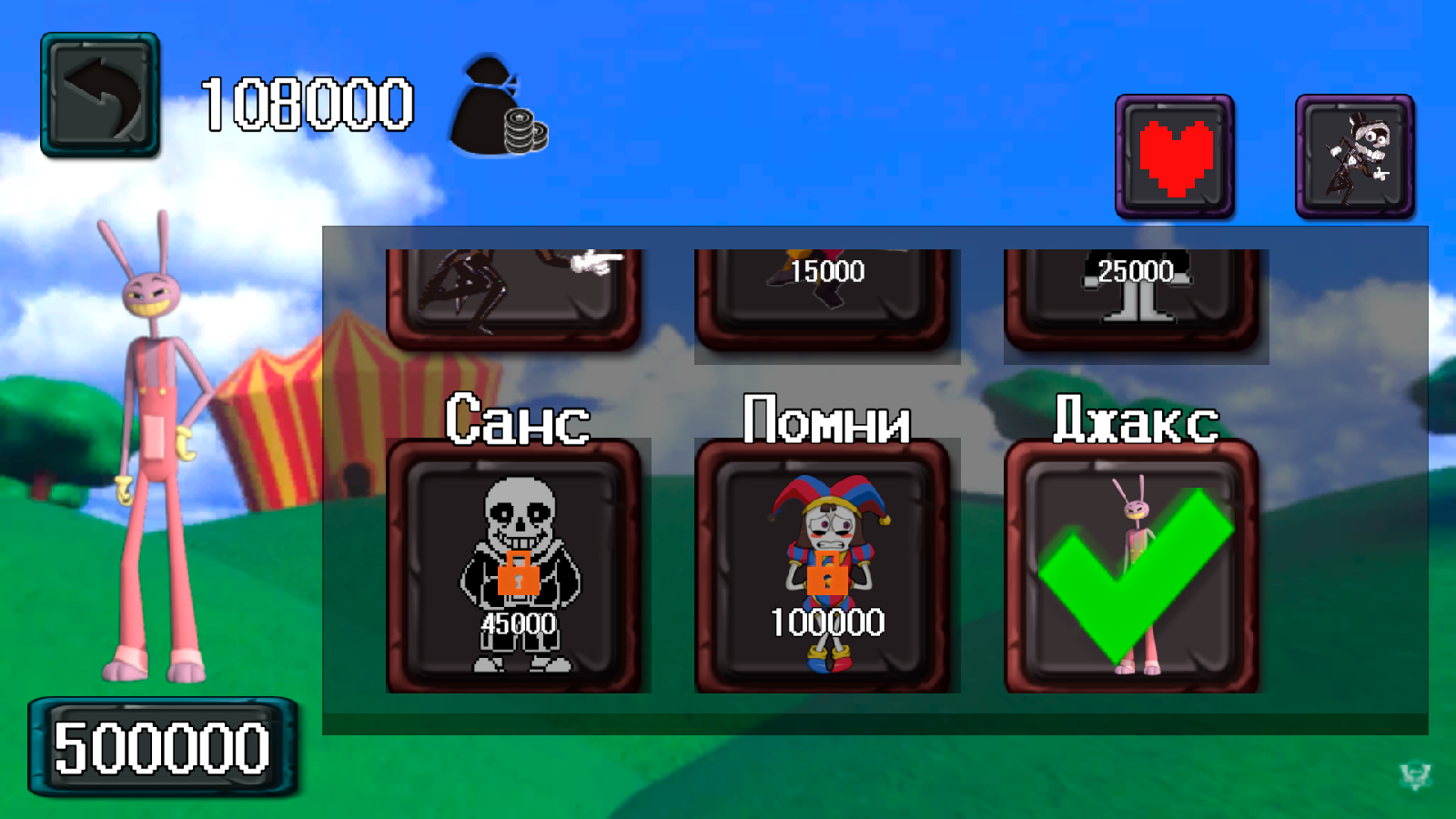This screenshot has height=819, width=1456.
Task: Open the red heart menu
Action: click(x=1174, y=157)
